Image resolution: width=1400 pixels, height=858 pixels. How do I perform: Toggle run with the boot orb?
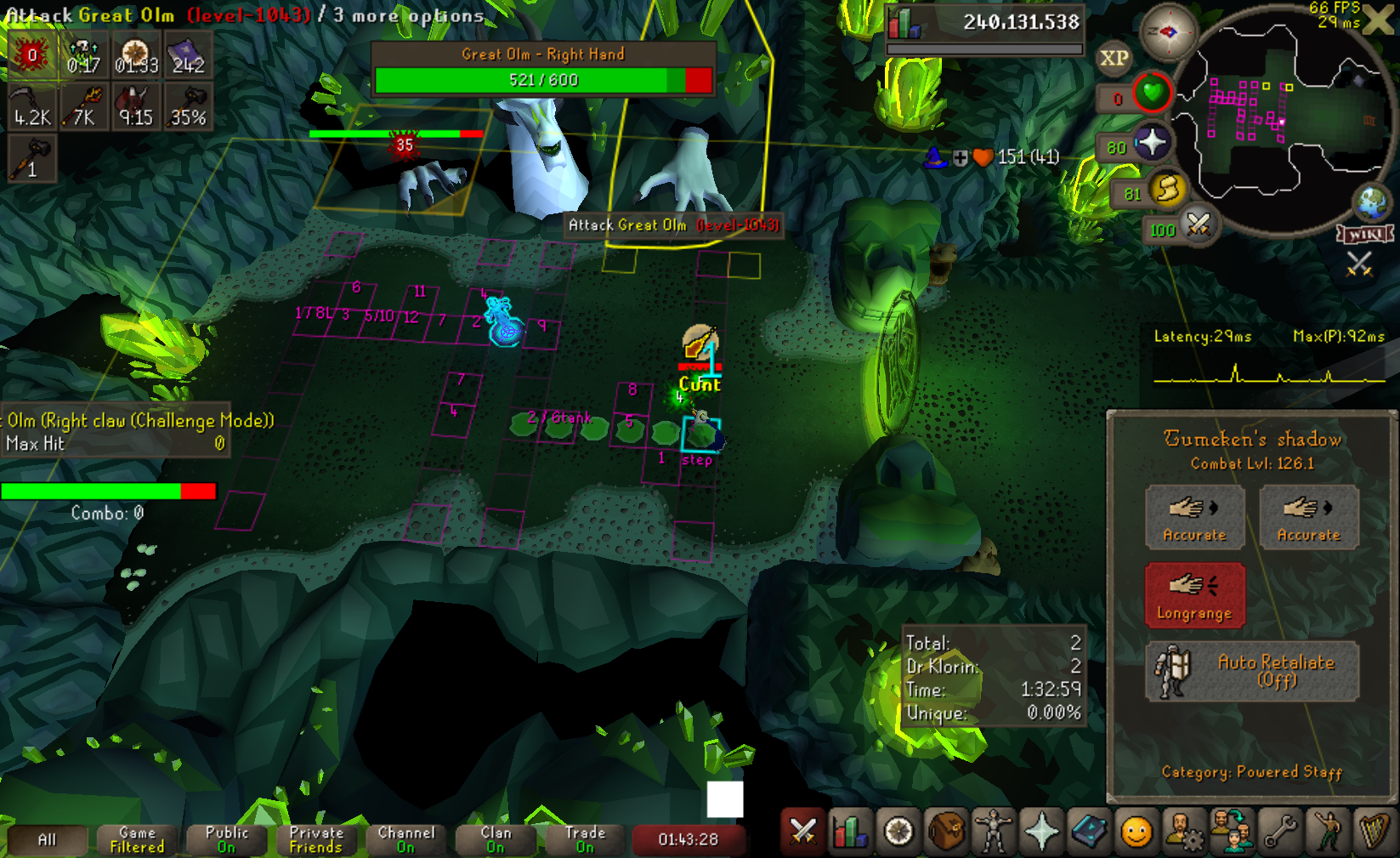[x=1168, y=190]
